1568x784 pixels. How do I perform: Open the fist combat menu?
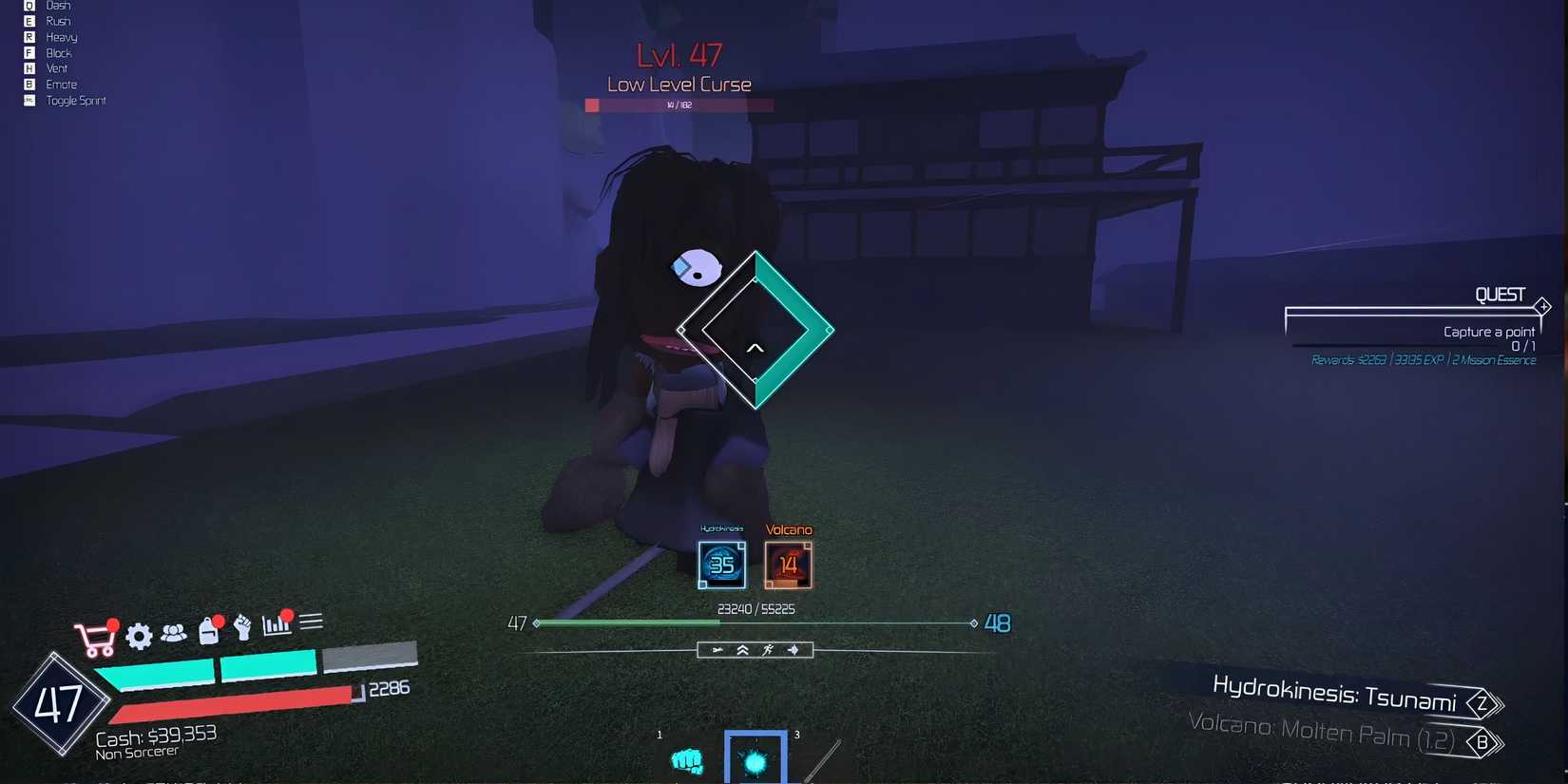[242, 629]
